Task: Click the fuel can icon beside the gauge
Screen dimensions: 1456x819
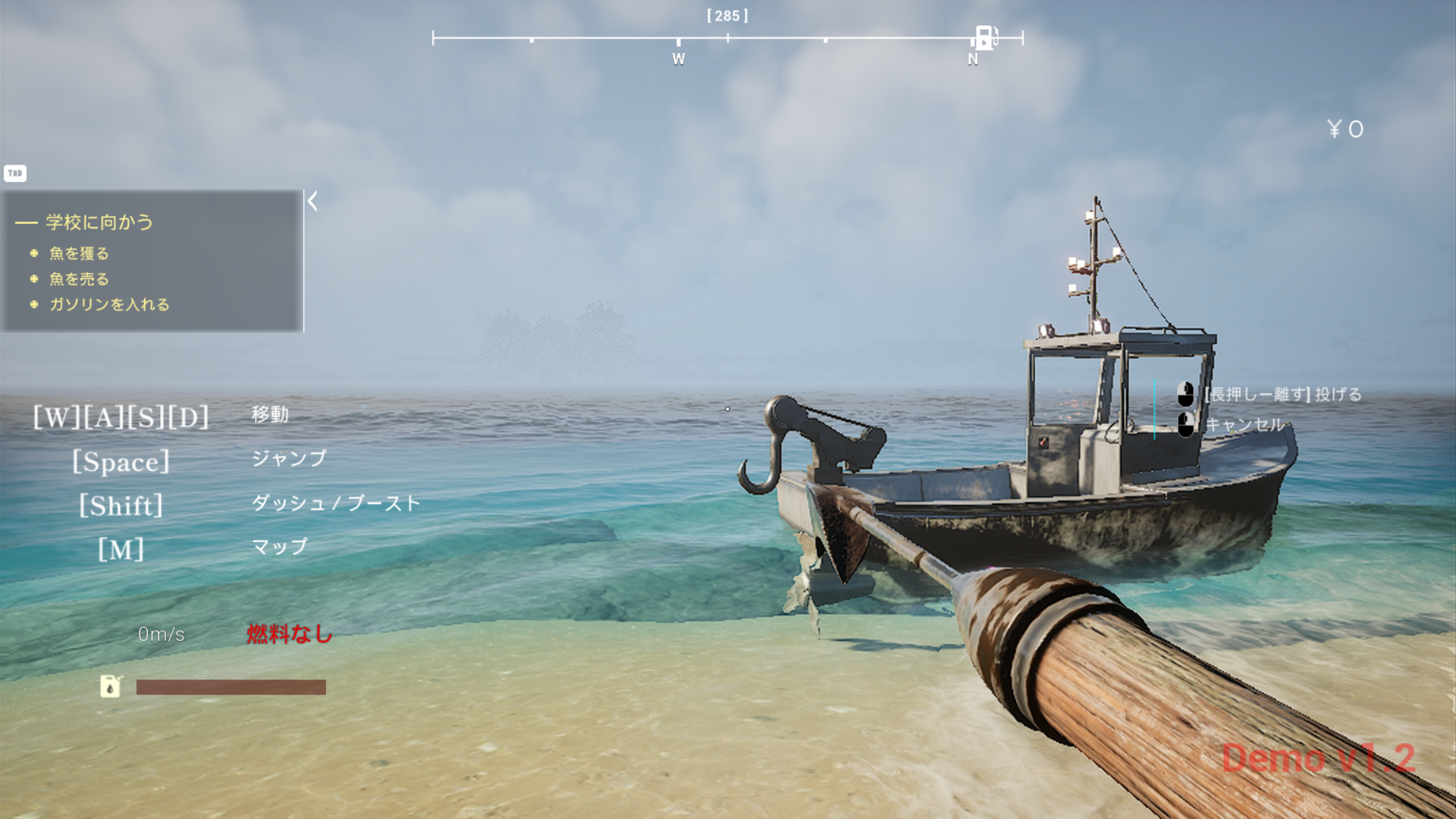Action: tap(111, 686)
